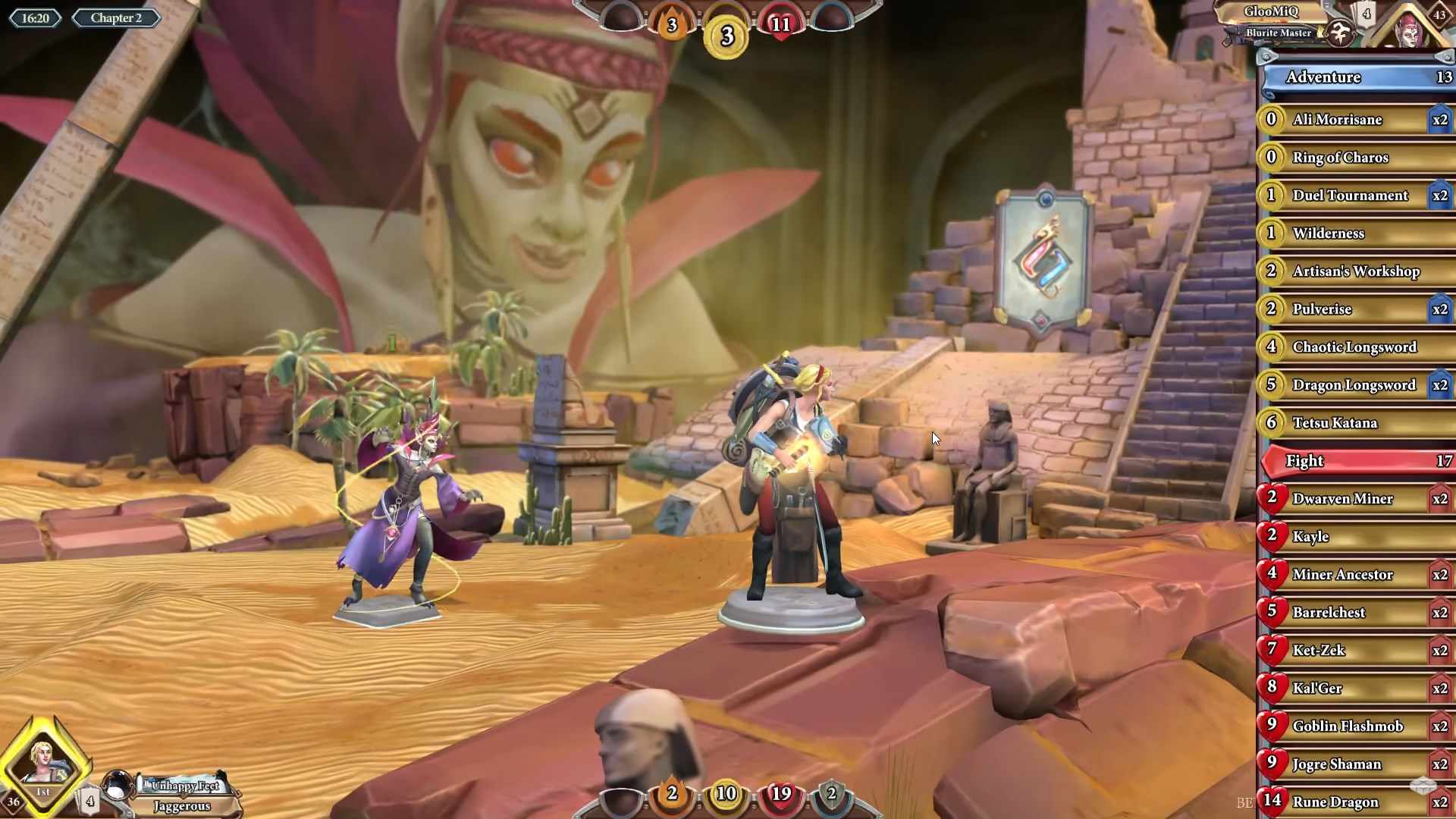The image size is (1456, 819).
Task: Select the Dwarven Miner fight card
Action: click(x=1354, y=499)
